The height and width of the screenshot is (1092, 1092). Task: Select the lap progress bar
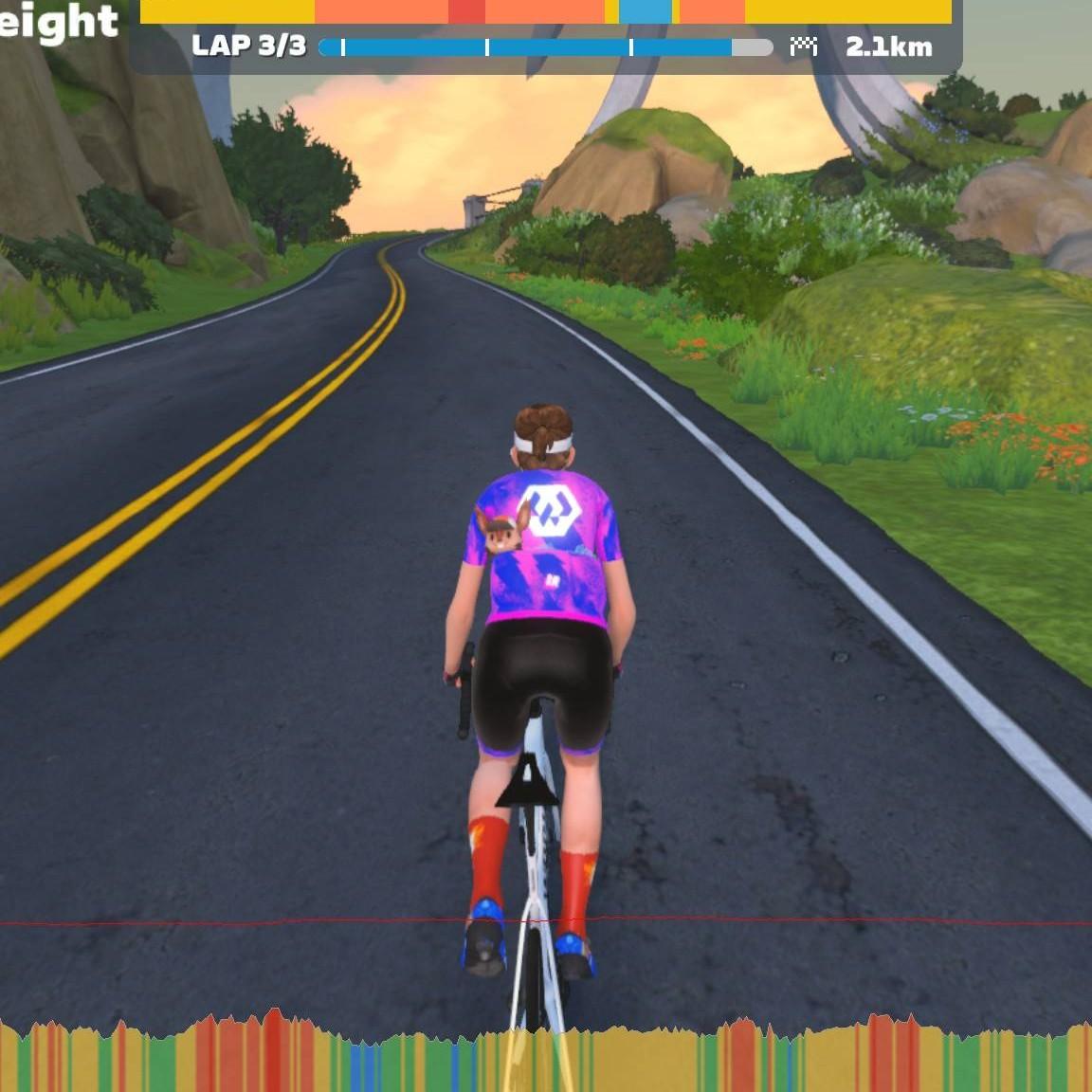coord(545,47)
